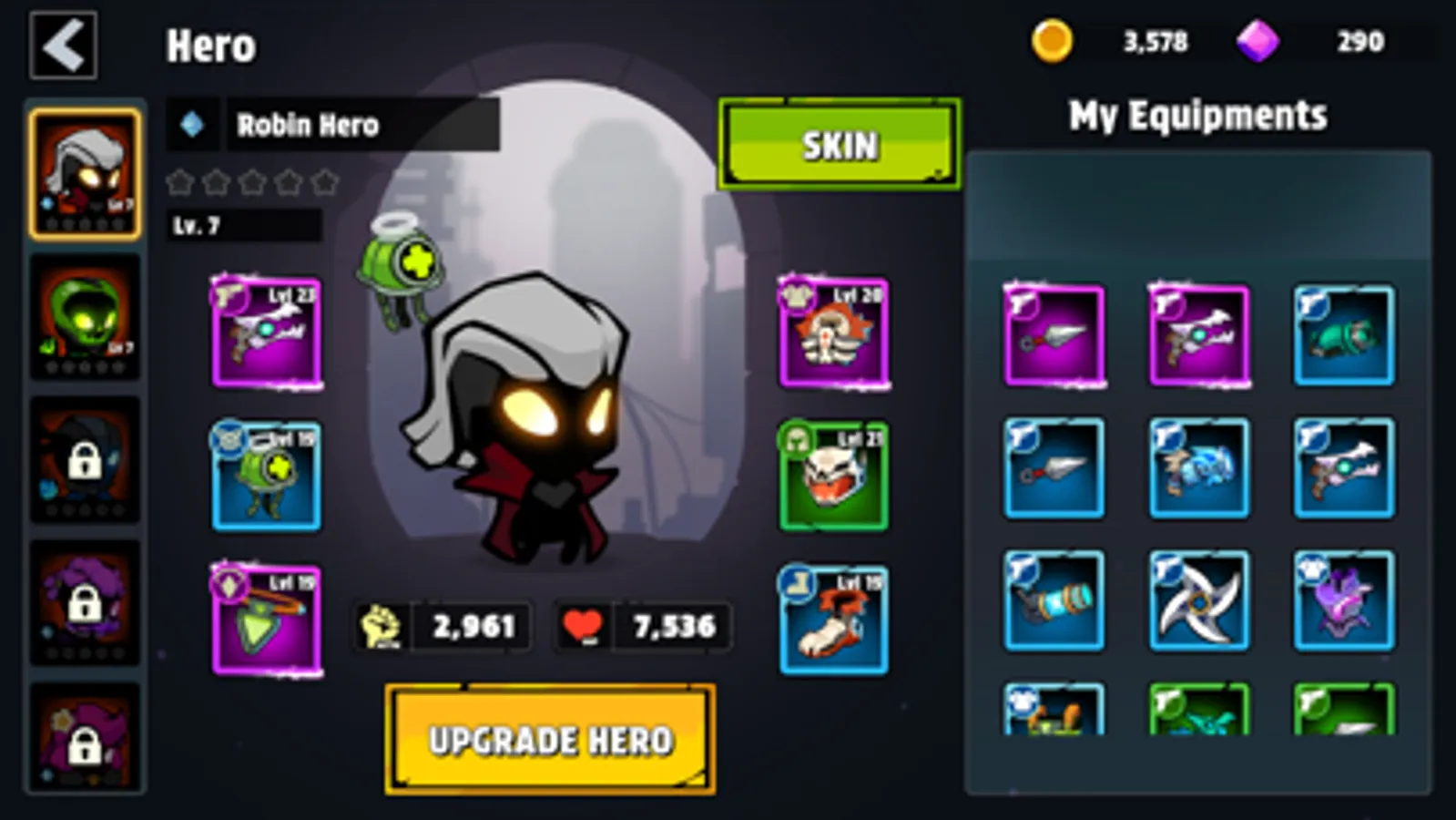Open the Lvl 20 armor equipment slot
The width and height of the screenshot is (1456, 820).
[833, 331]
